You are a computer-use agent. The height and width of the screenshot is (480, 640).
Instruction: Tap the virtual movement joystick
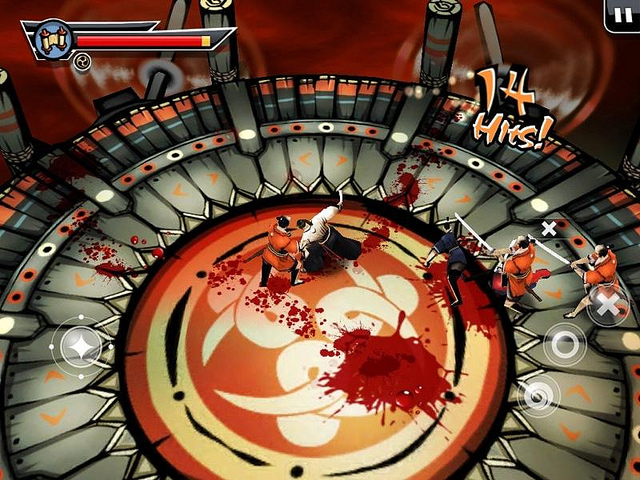click(x=79, y=347)
